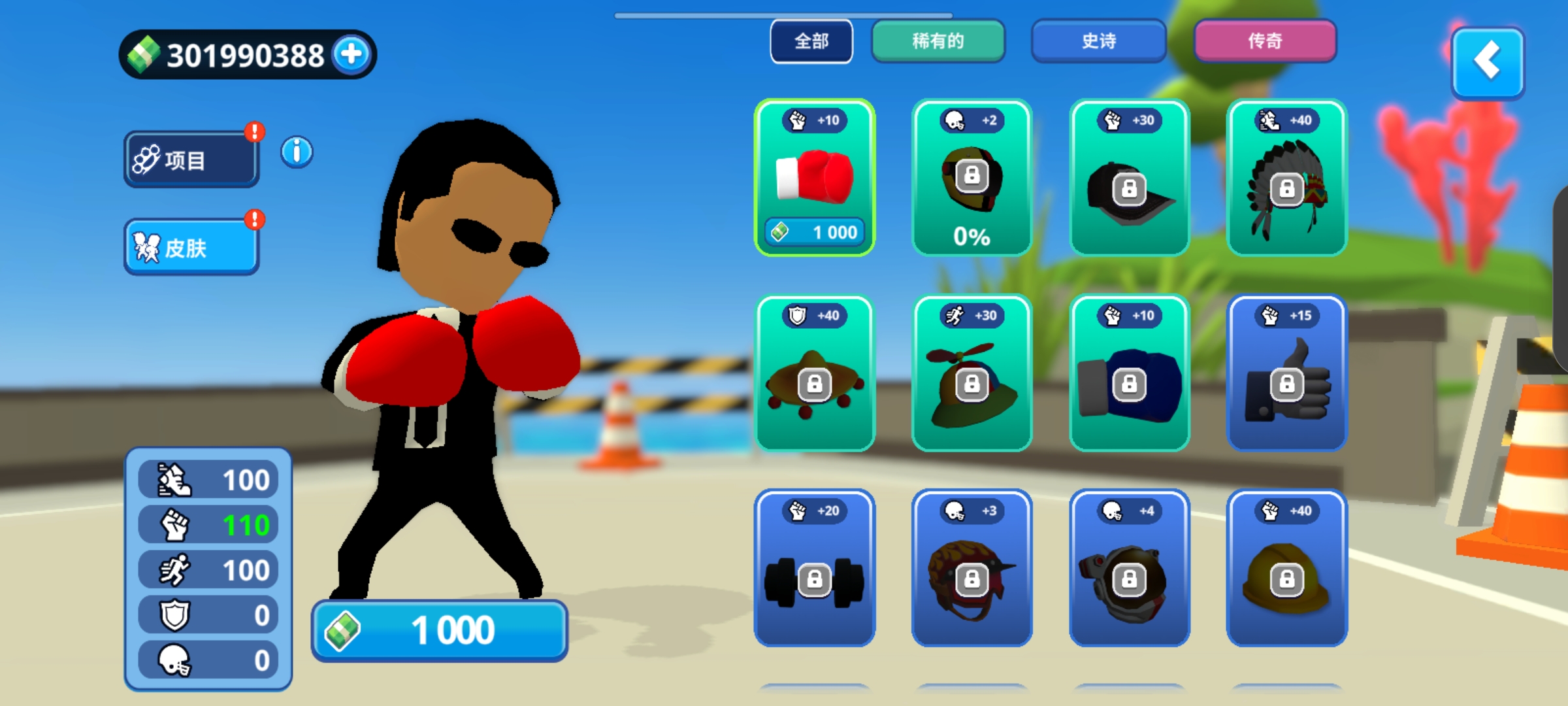Add more cash with the plus button
Screen dimensions: 1568x706
352,54
